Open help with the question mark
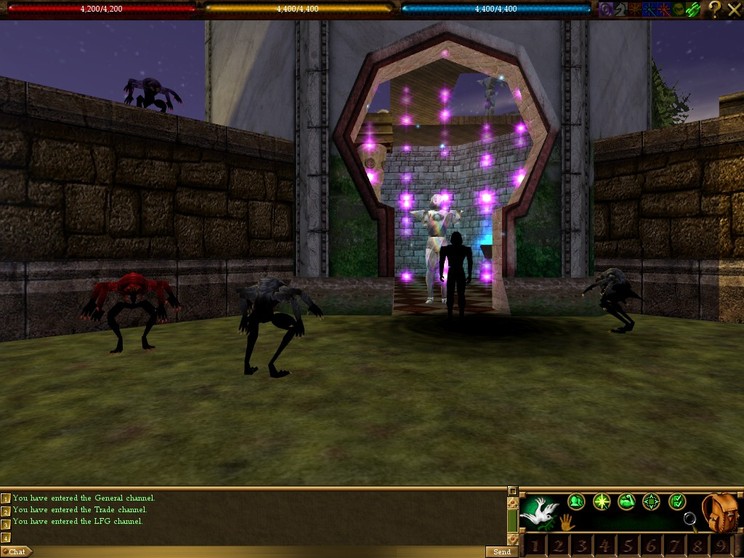The height and width of the screenshot is (558, 744). click(714, 9)
